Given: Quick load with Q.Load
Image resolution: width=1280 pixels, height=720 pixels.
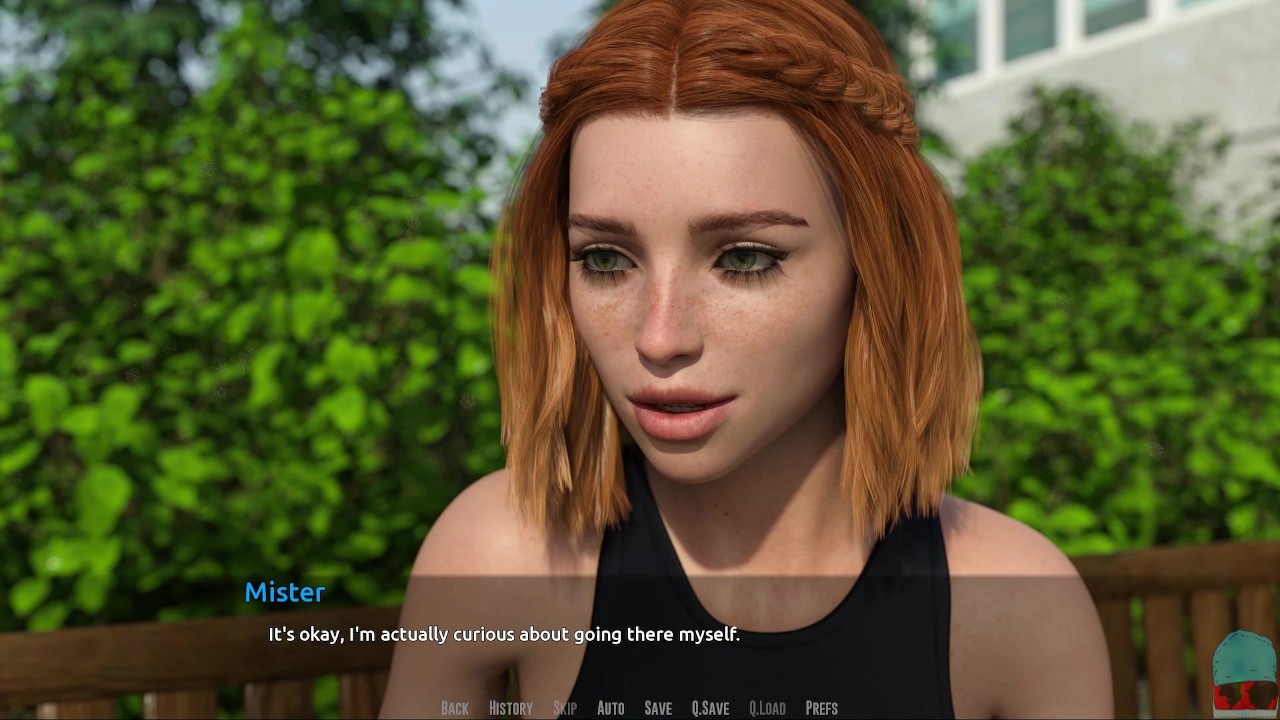Looking at the screenshot, I should [767, 708].
